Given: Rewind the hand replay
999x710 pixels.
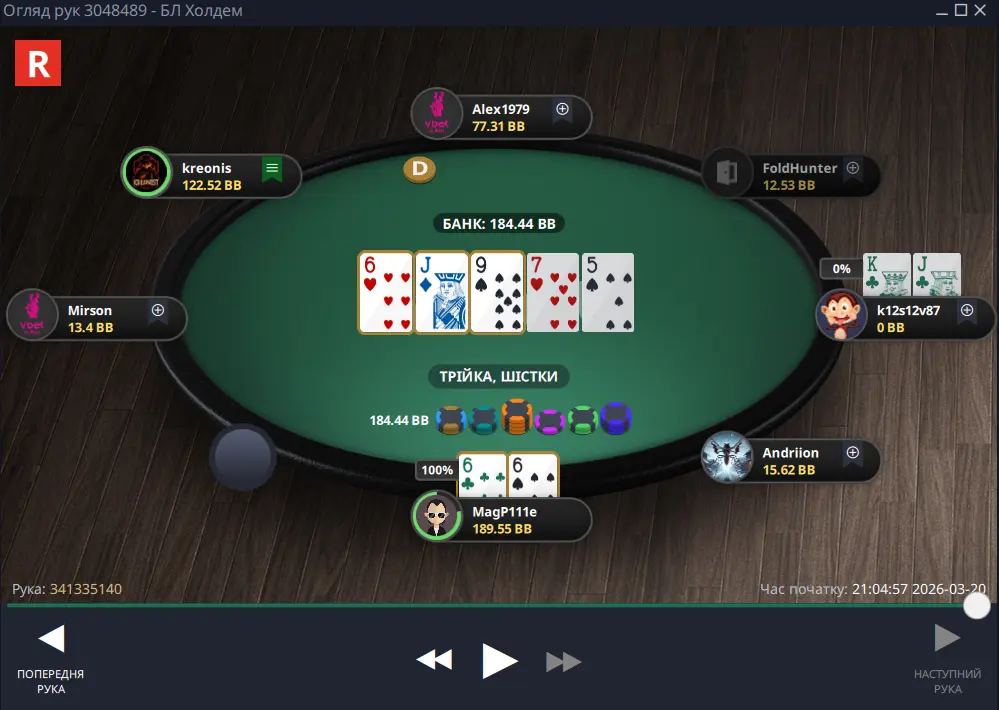Looking at the screenshot, I should [434, 660].
